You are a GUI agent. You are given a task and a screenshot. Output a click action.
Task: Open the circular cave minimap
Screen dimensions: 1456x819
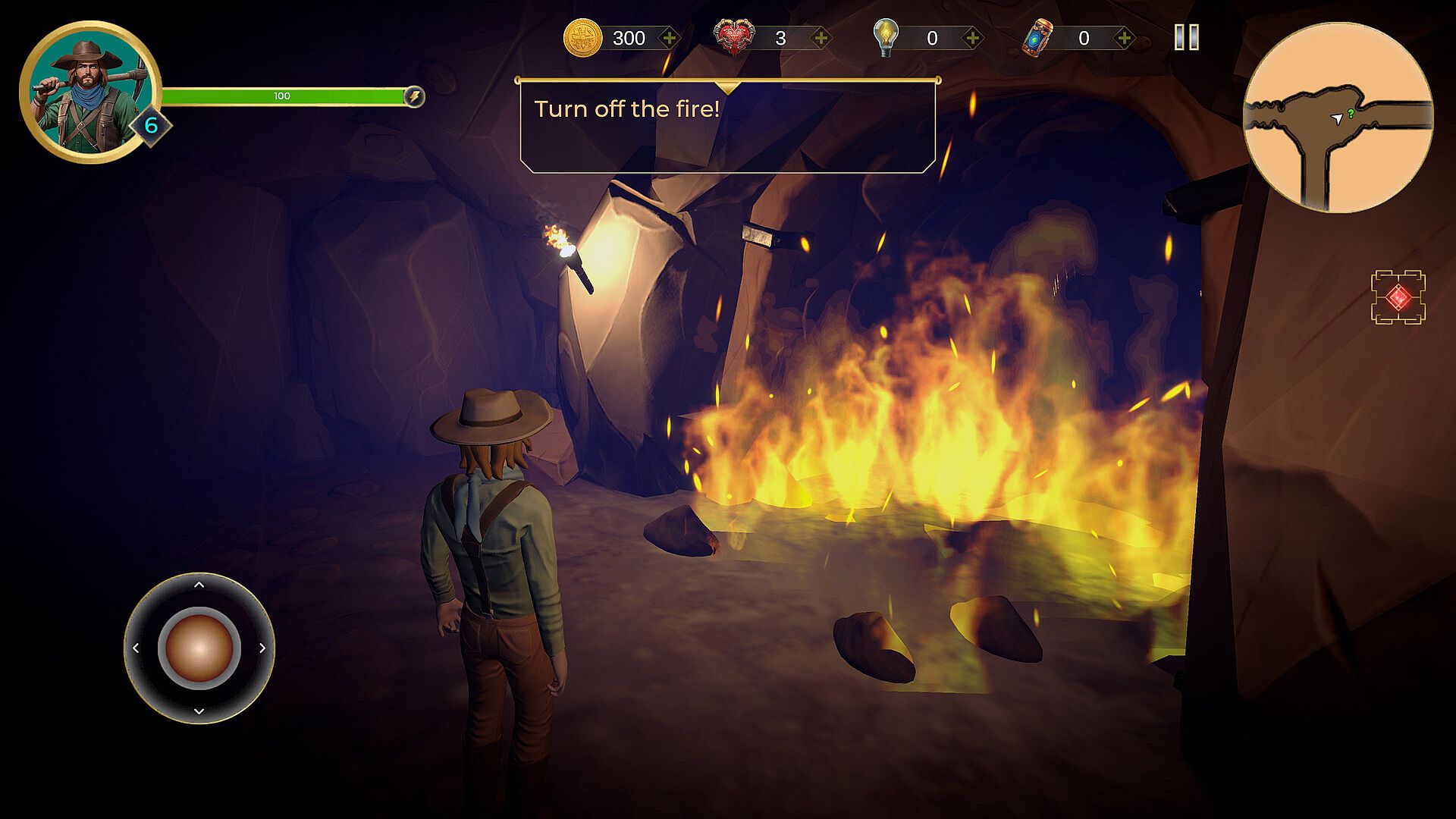1338,118
